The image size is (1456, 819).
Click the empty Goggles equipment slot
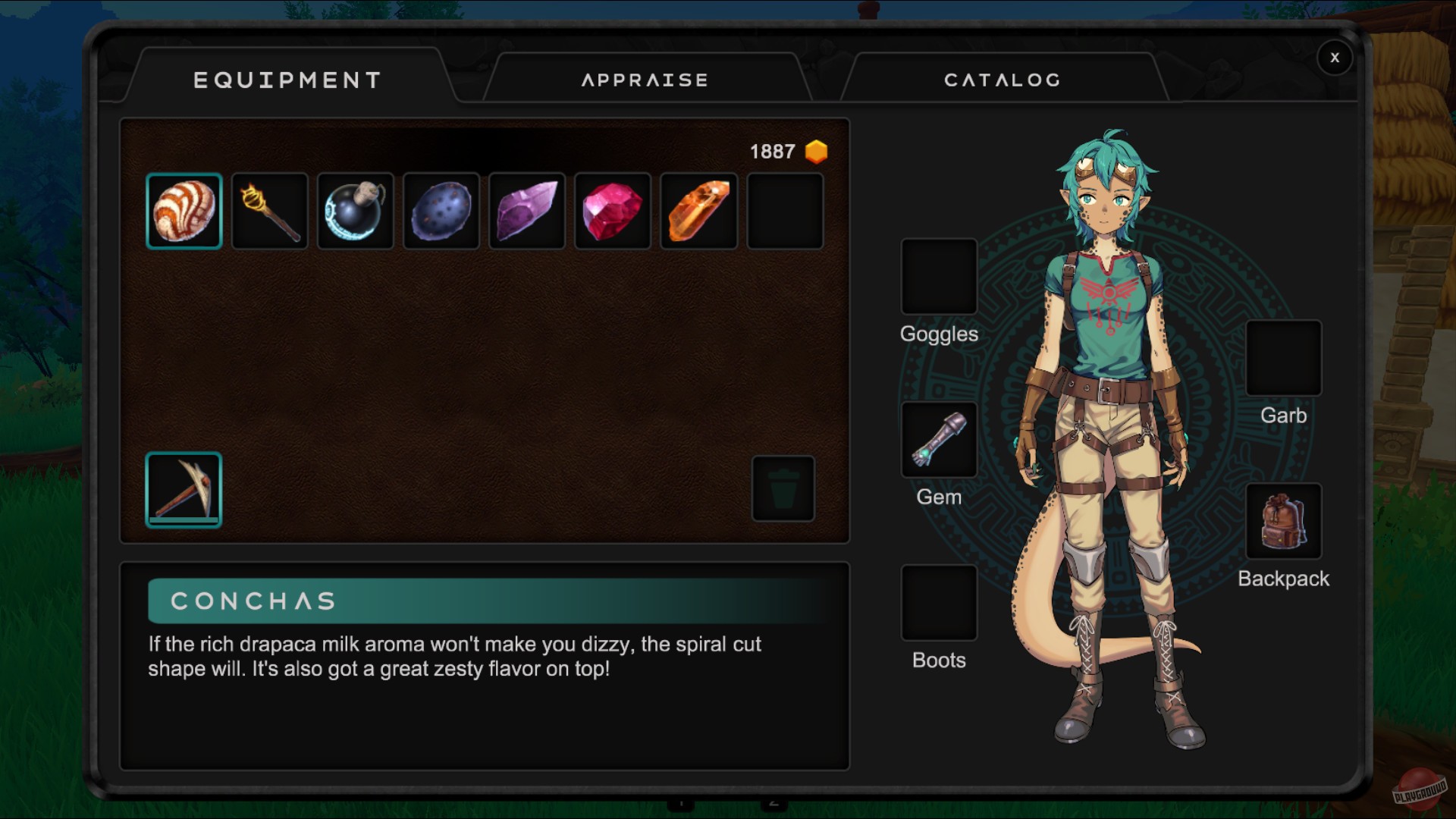pyautogui.click(x=939, y=277)
